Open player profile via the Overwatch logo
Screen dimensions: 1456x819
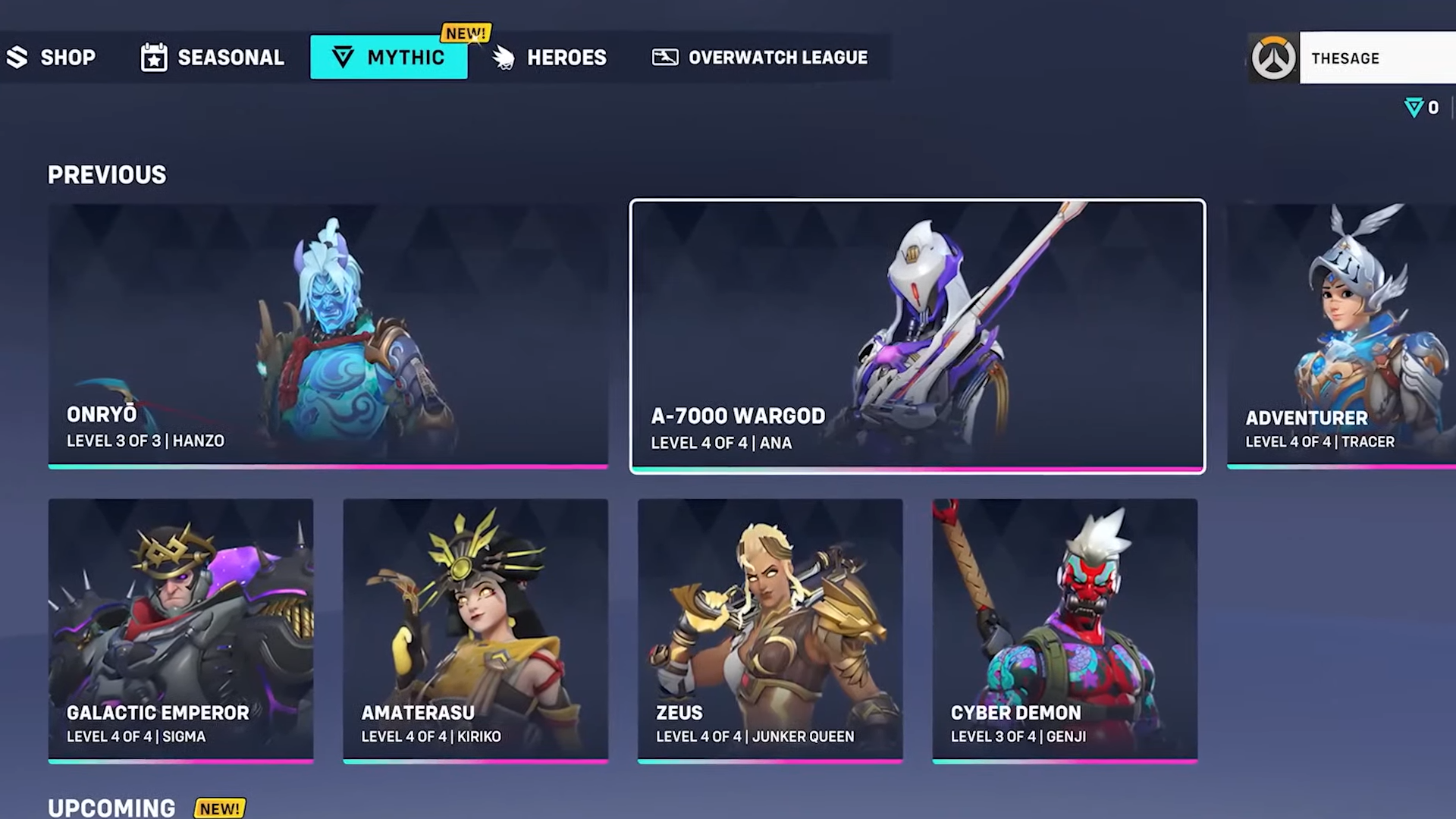[1274, 58]
